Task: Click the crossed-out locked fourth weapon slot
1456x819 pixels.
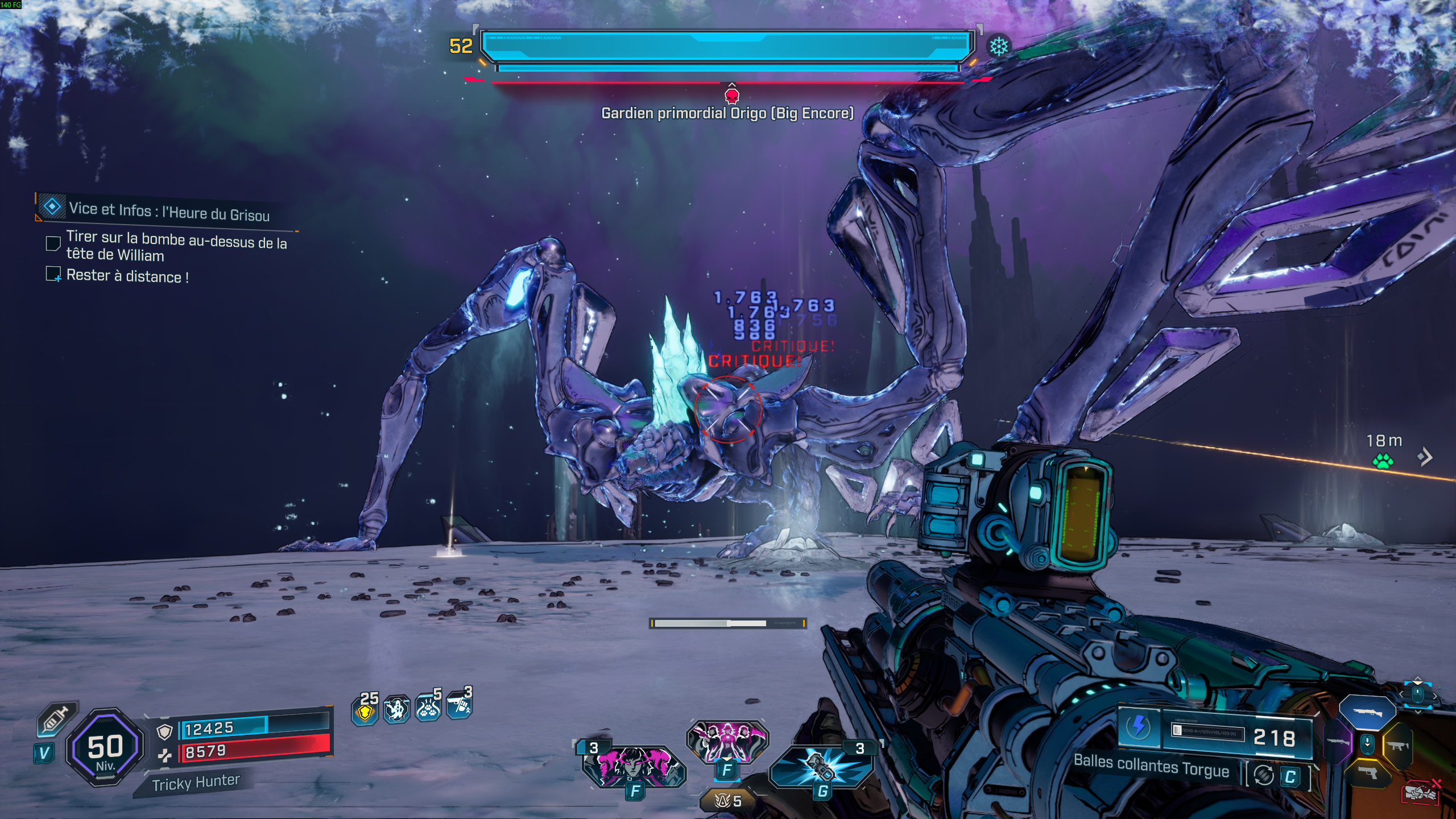Action: [1421, 793]
